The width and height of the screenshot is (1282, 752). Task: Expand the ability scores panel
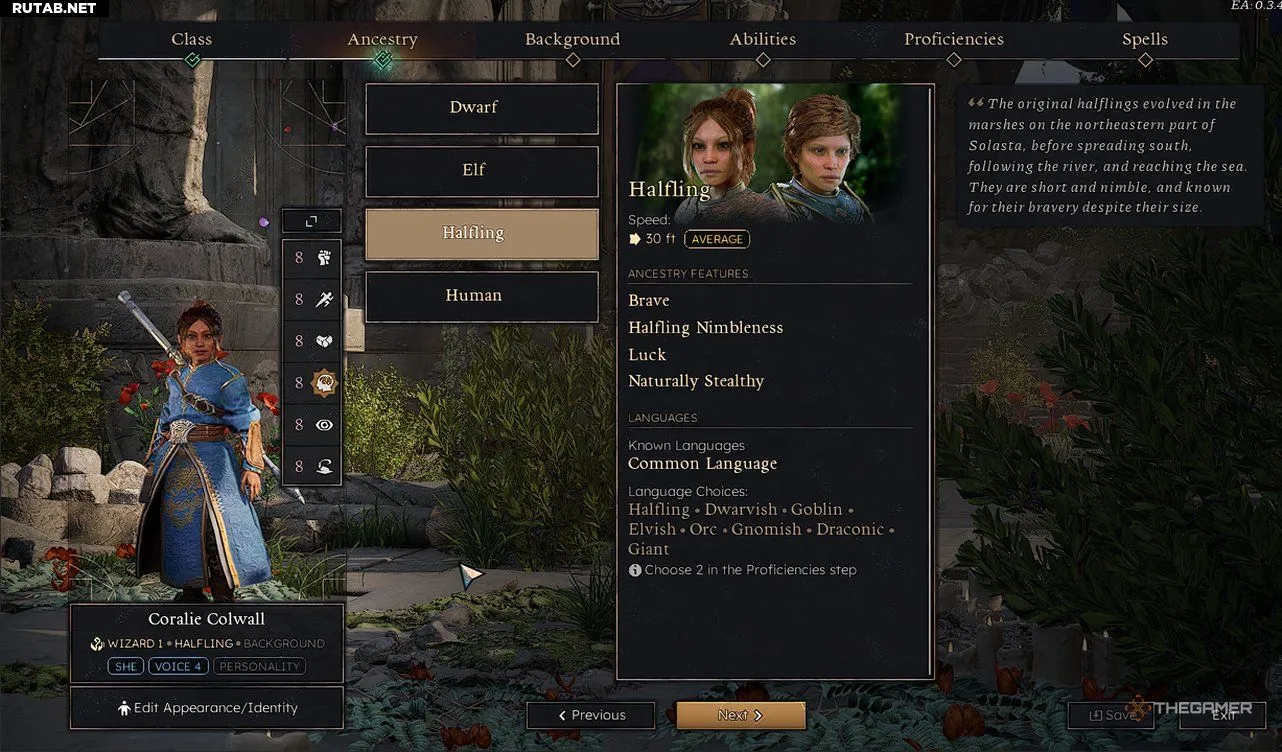[x=311, y=221]
